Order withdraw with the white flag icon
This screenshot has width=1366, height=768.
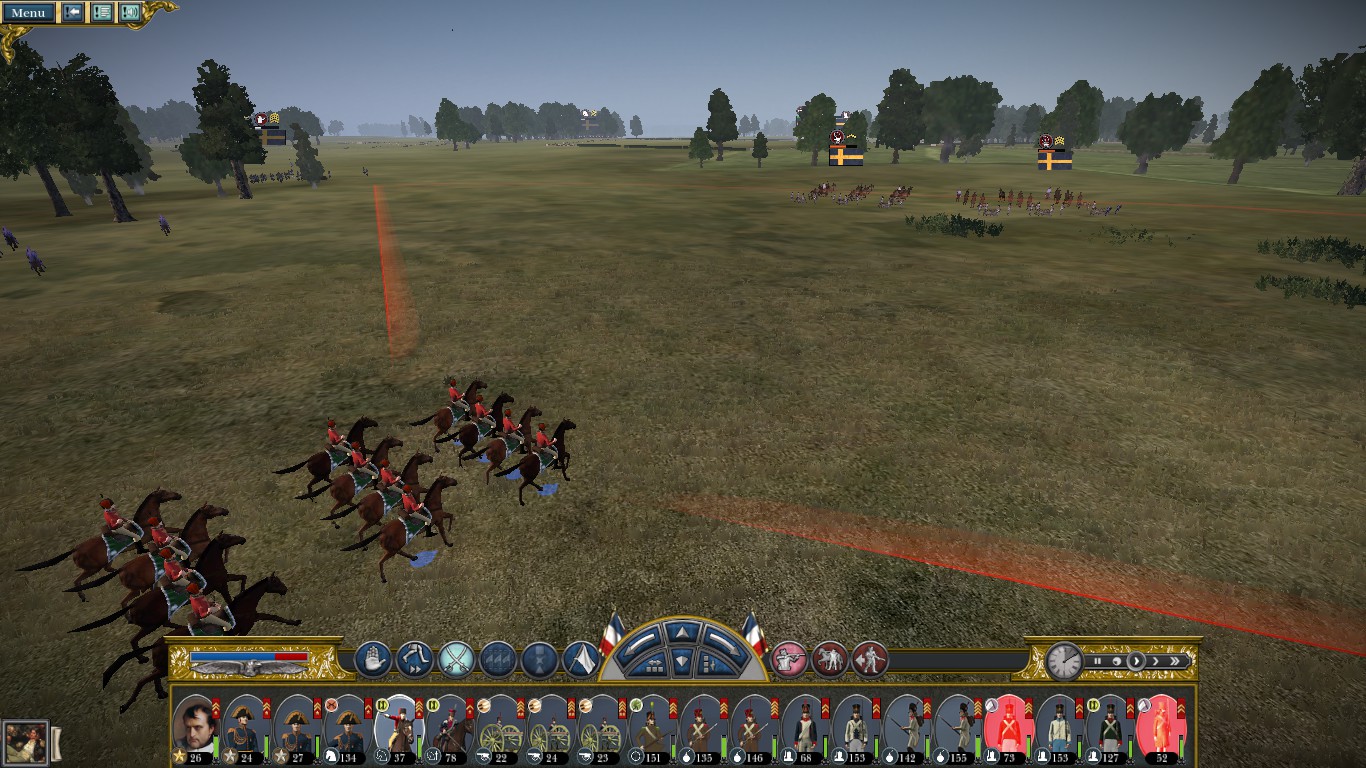(x=581, y=659)
